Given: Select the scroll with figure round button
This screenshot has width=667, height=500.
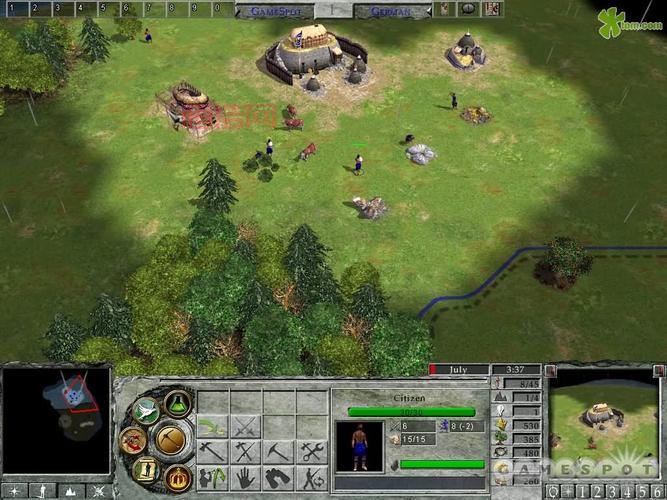Looking at the screenshot, I should tap(146, 468).
